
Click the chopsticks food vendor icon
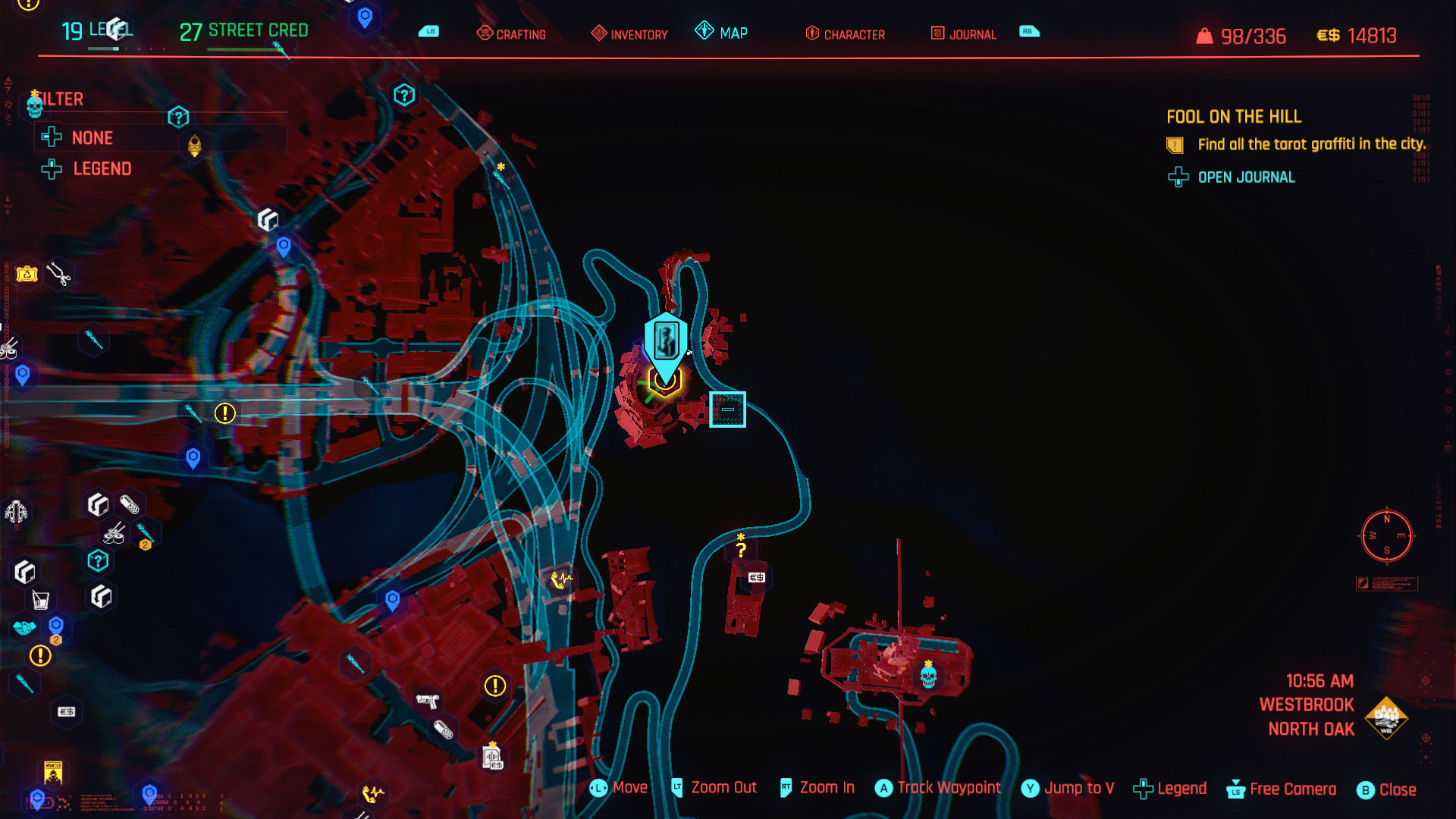(113, 534)
